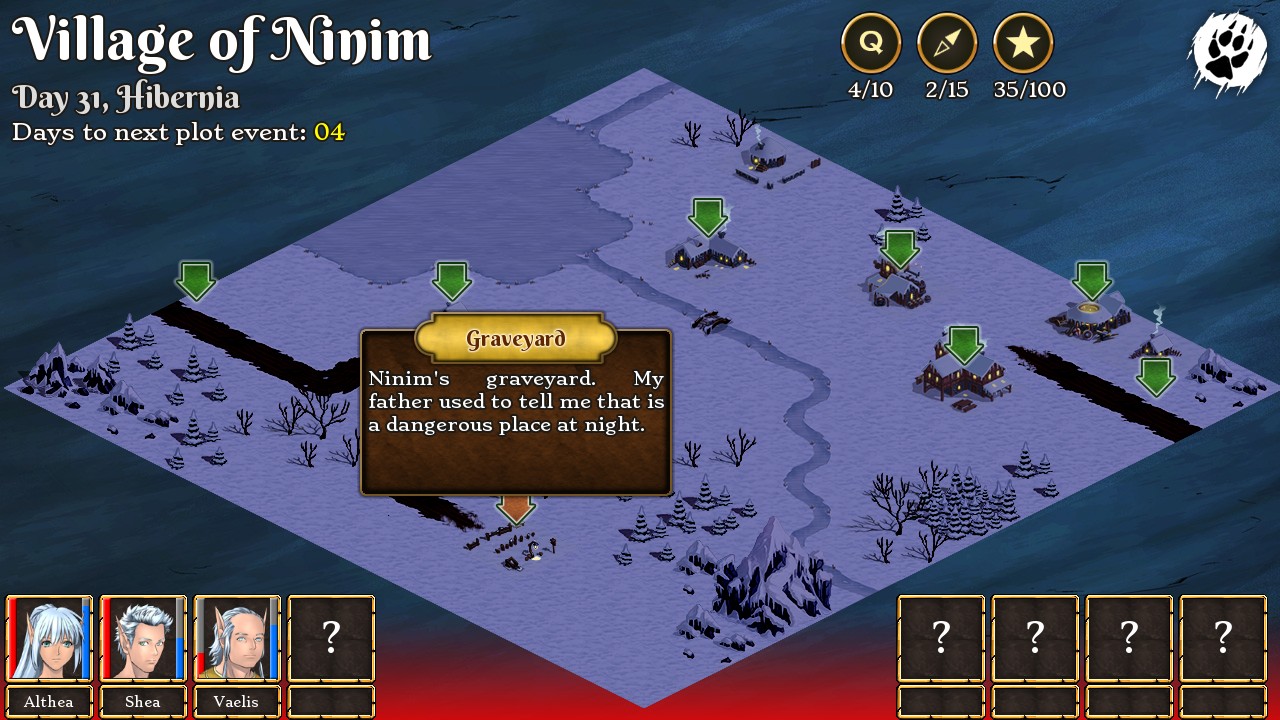
Task: Click the empty fourth party slot
Action: [330, 638]
